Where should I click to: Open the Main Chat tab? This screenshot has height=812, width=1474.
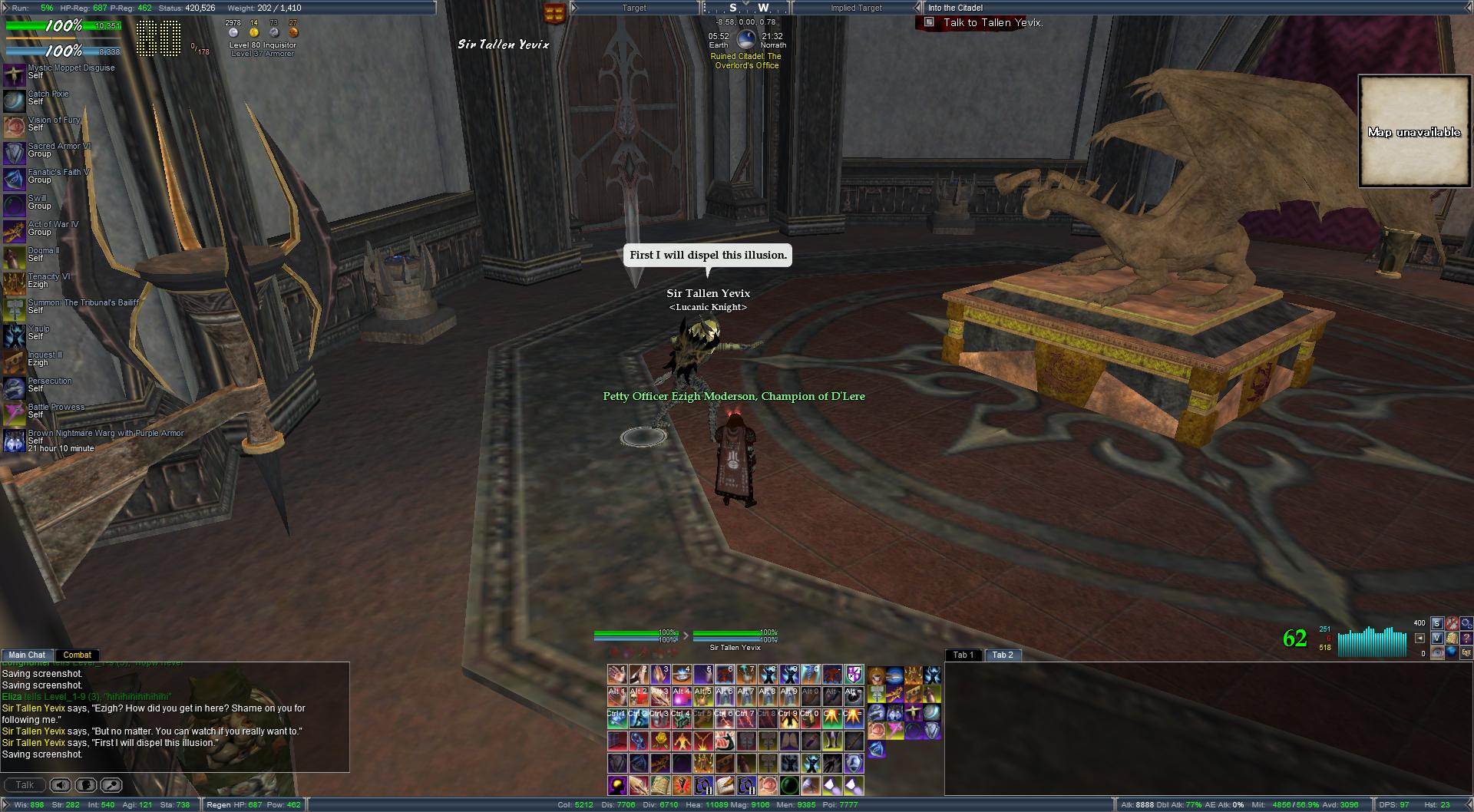[27, 655]
